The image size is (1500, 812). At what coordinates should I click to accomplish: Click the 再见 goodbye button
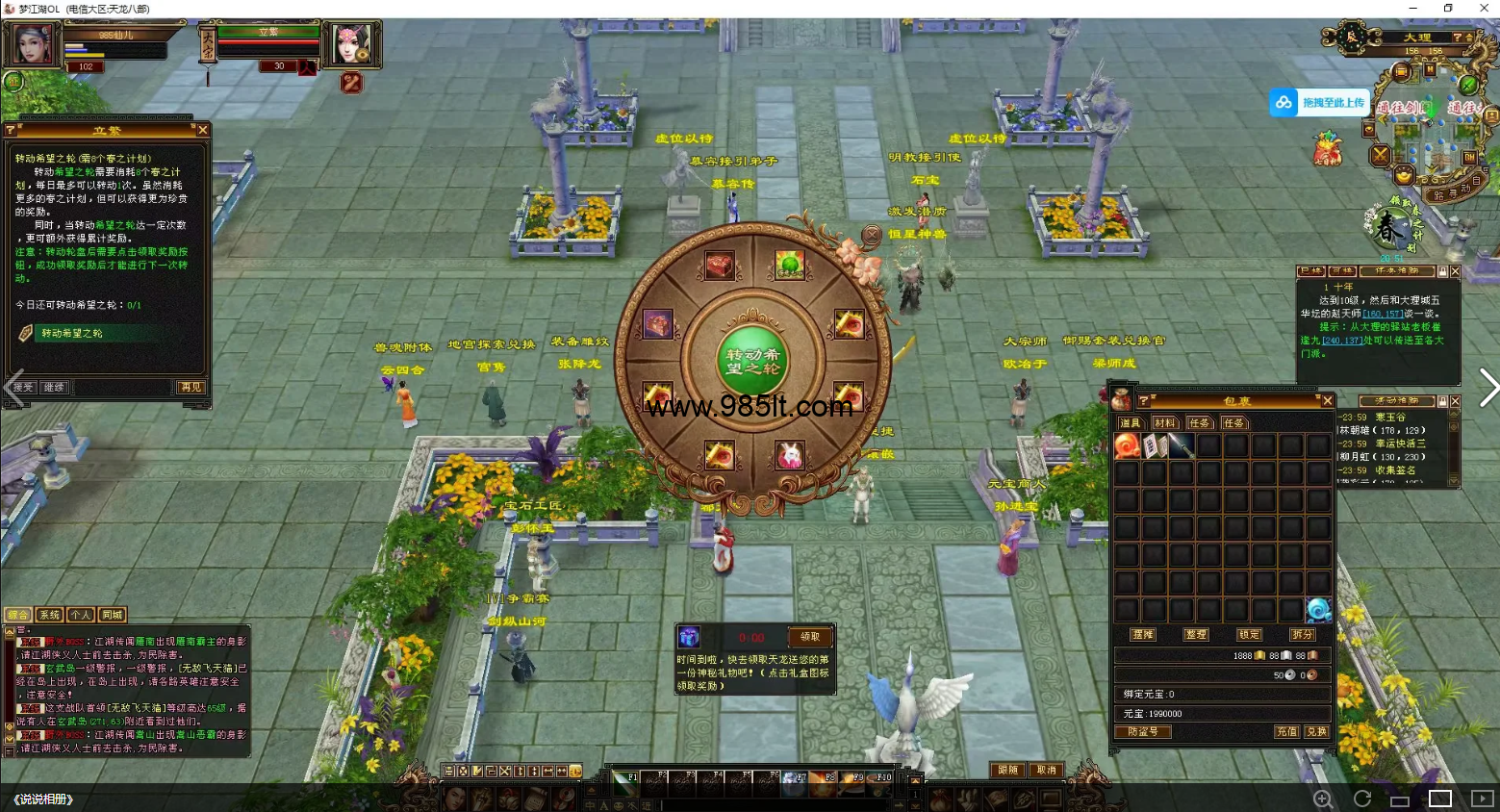point(190,387)
